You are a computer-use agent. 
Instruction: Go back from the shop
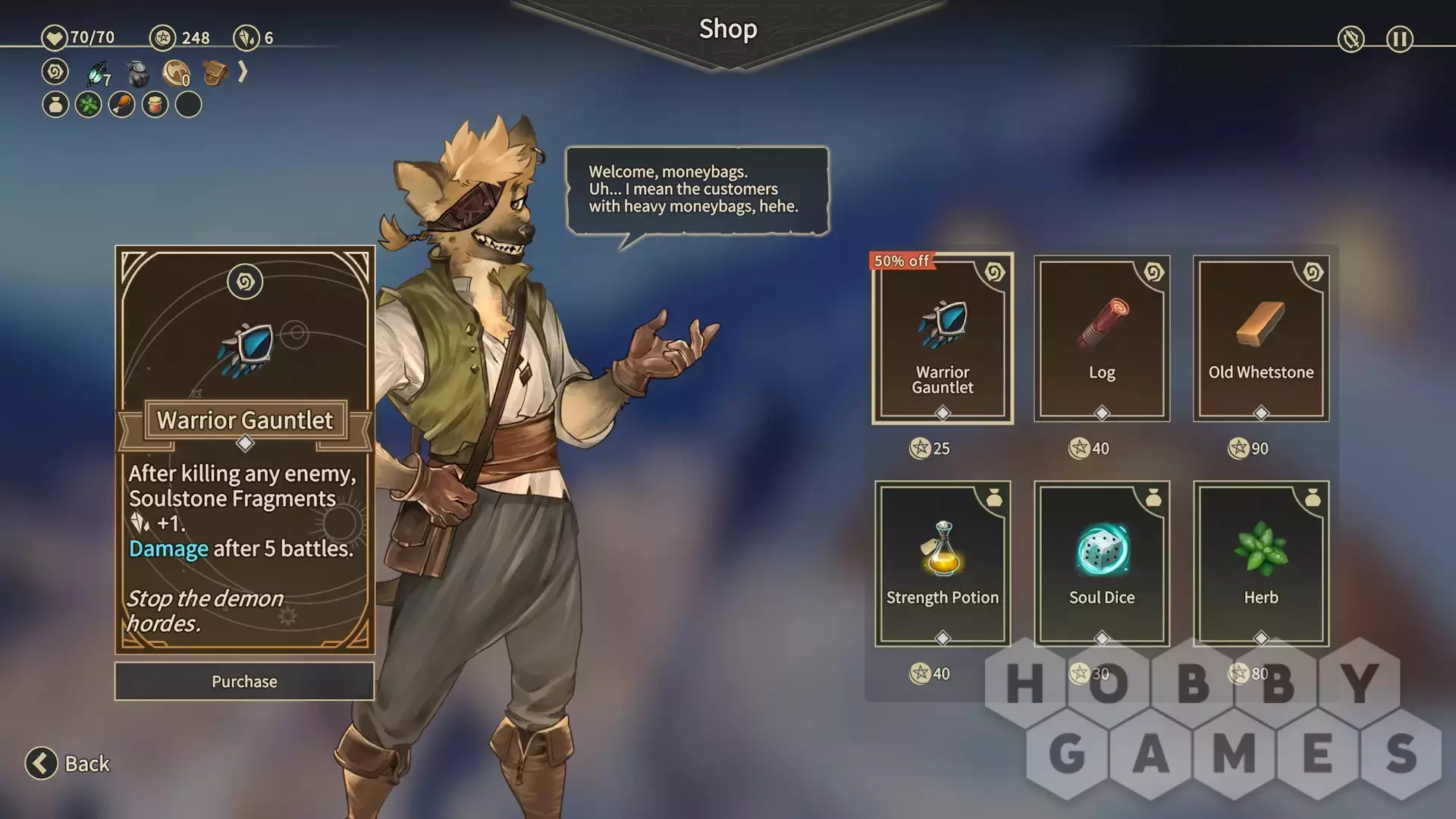click(68, 763)
